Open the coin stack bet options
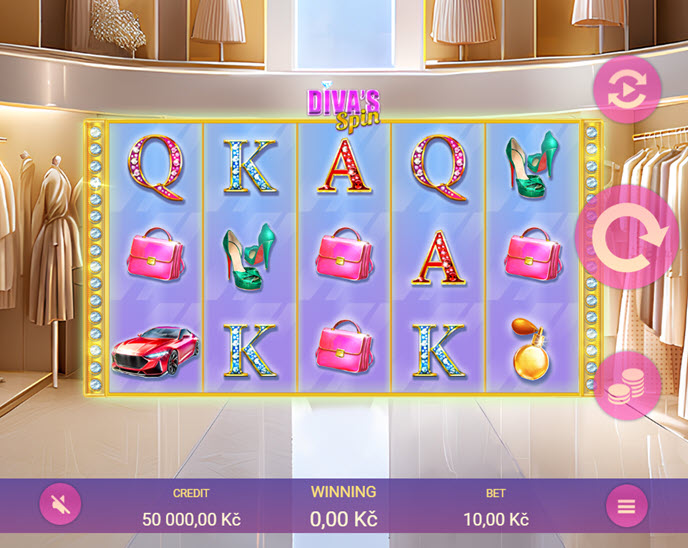This screenshot has height=548, width=688. (x=627, y=385)
